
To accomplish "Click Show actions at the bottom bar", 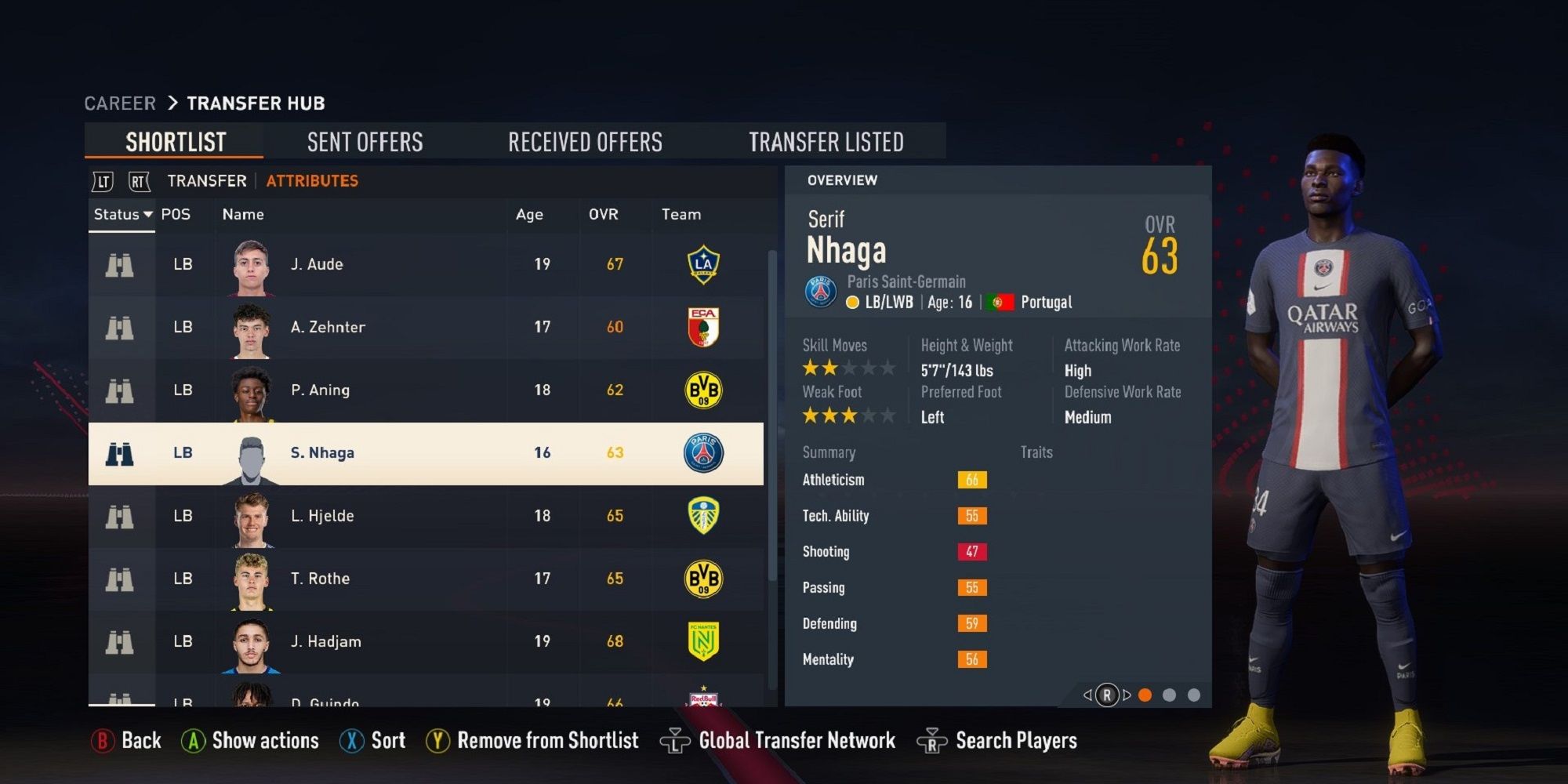I will [264, 740].
